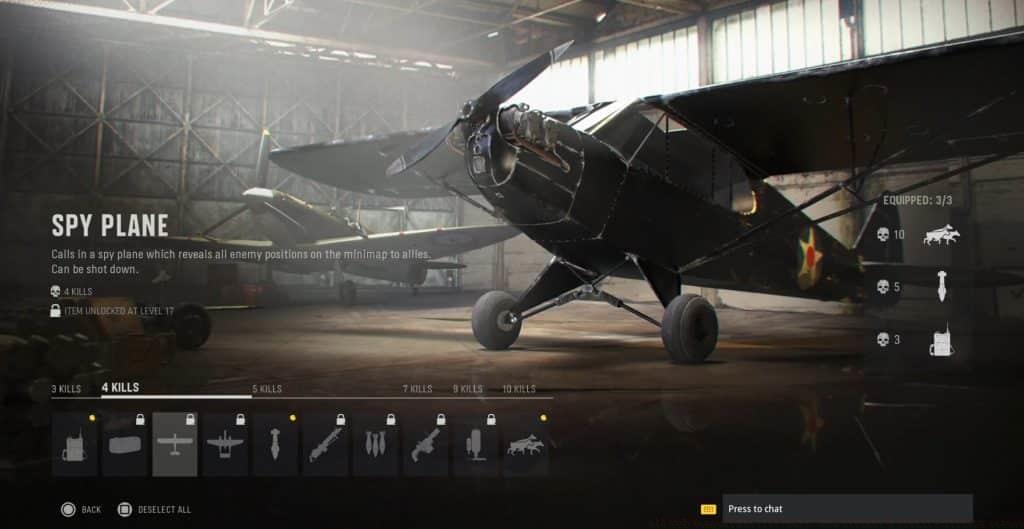
Task: Select the three-bomb Mortar Barrage slot
Action: point(375,445)
